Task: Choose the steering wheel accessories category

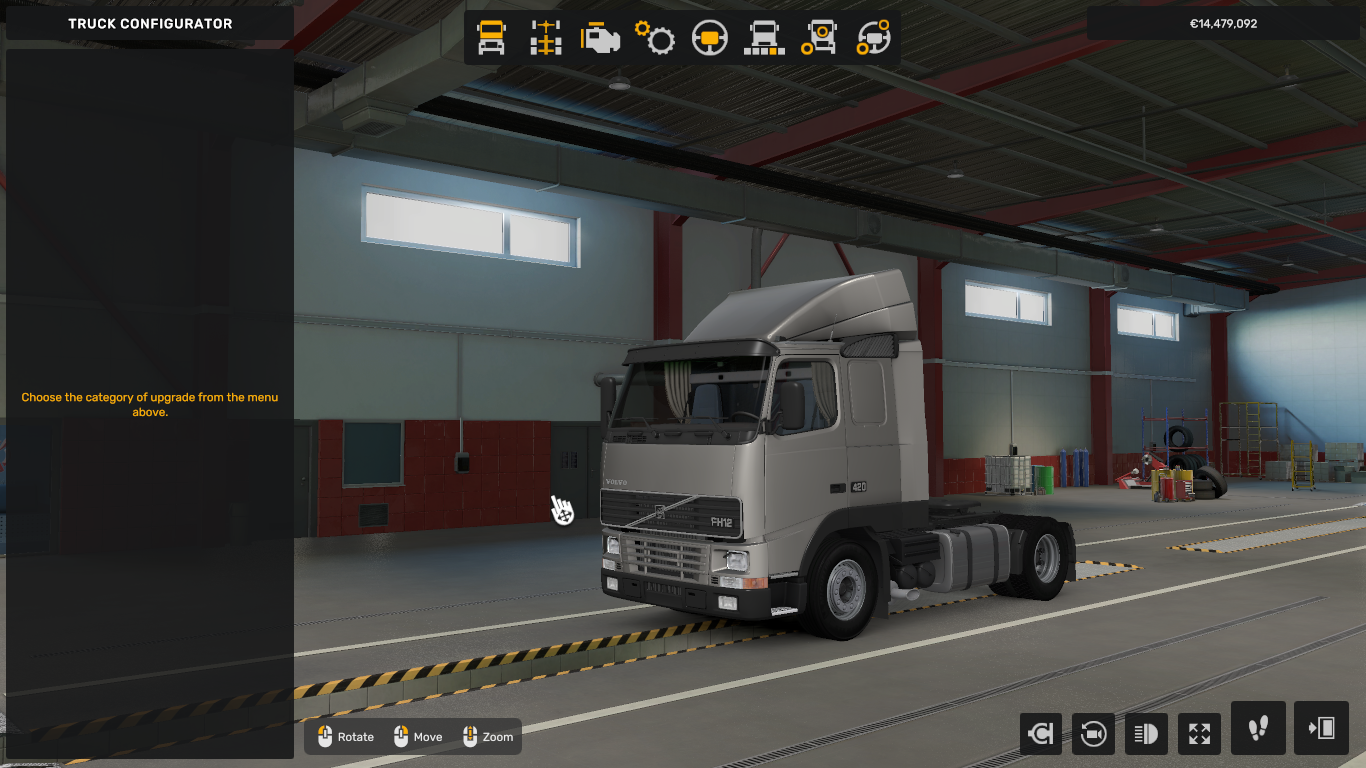Action: point(874,38)
